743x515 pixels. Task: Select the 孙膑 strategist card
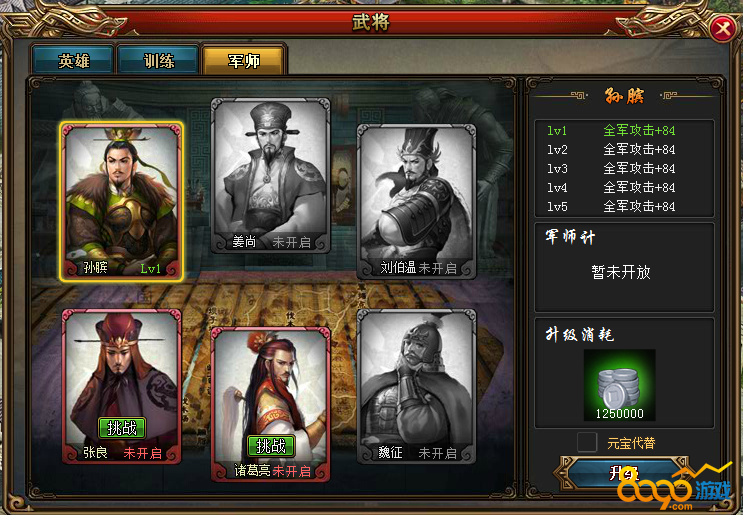(121, 200)
